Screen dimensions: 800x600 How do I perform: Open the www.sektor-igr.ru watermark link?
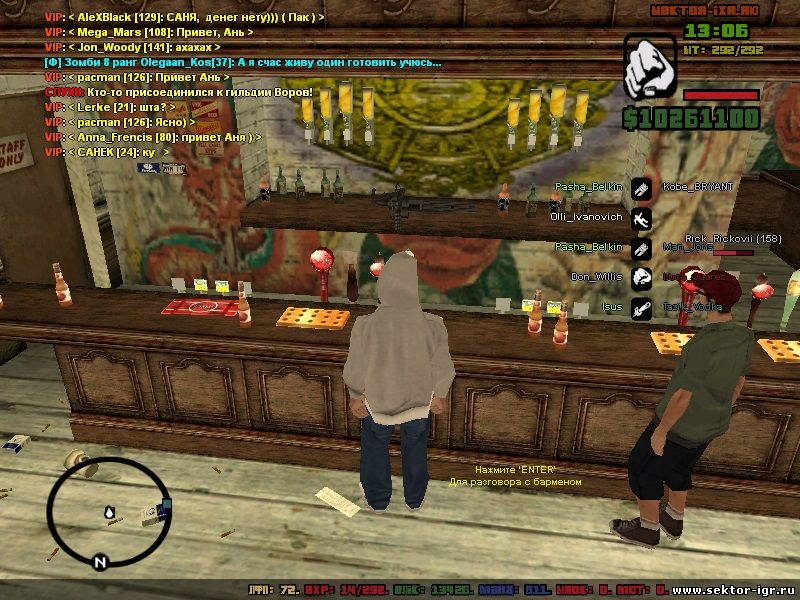pyautogui.click(x=735, y=591)
